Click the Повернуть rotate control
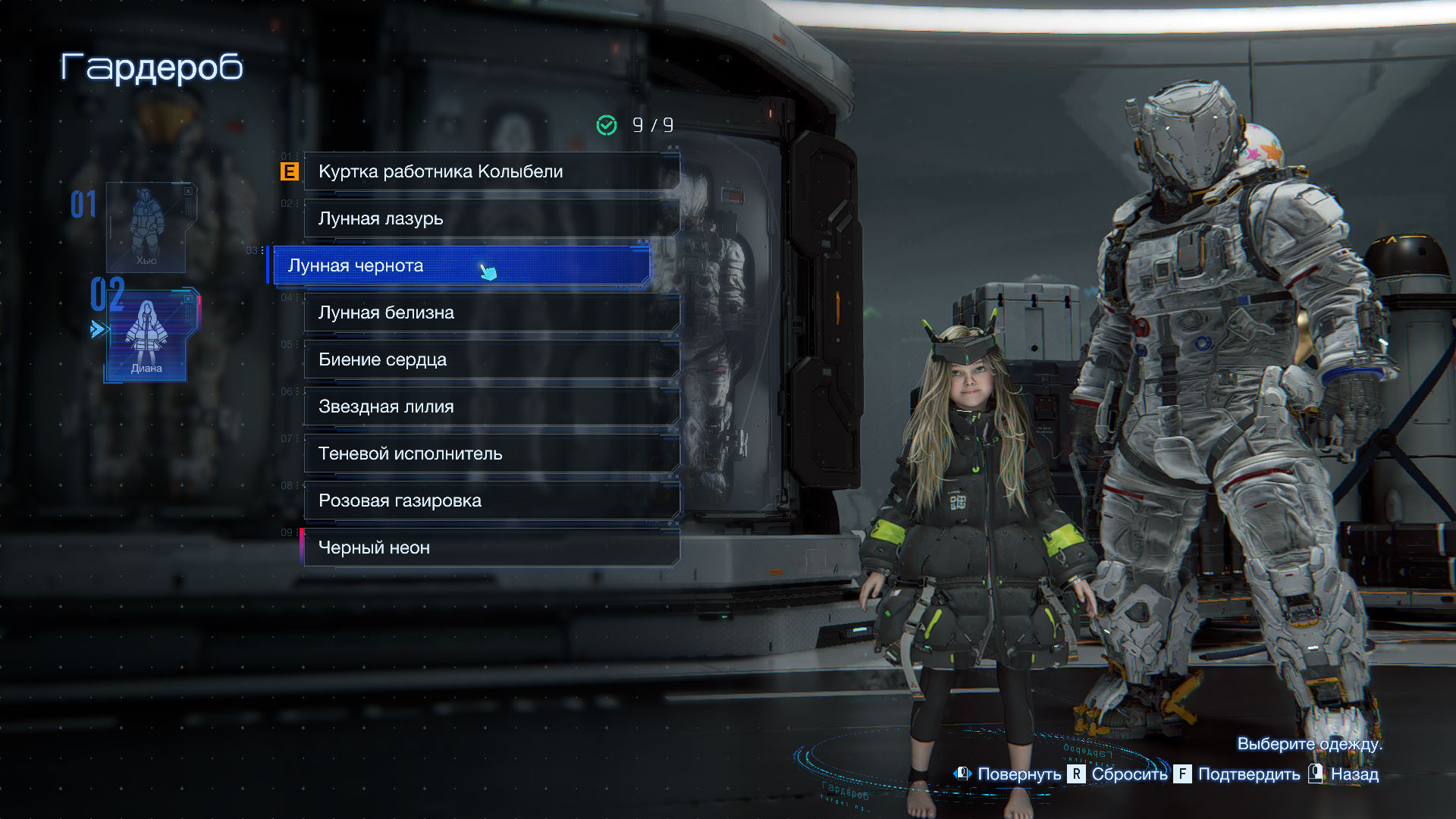1456x819 pixels. click(x=1008, y=774)
